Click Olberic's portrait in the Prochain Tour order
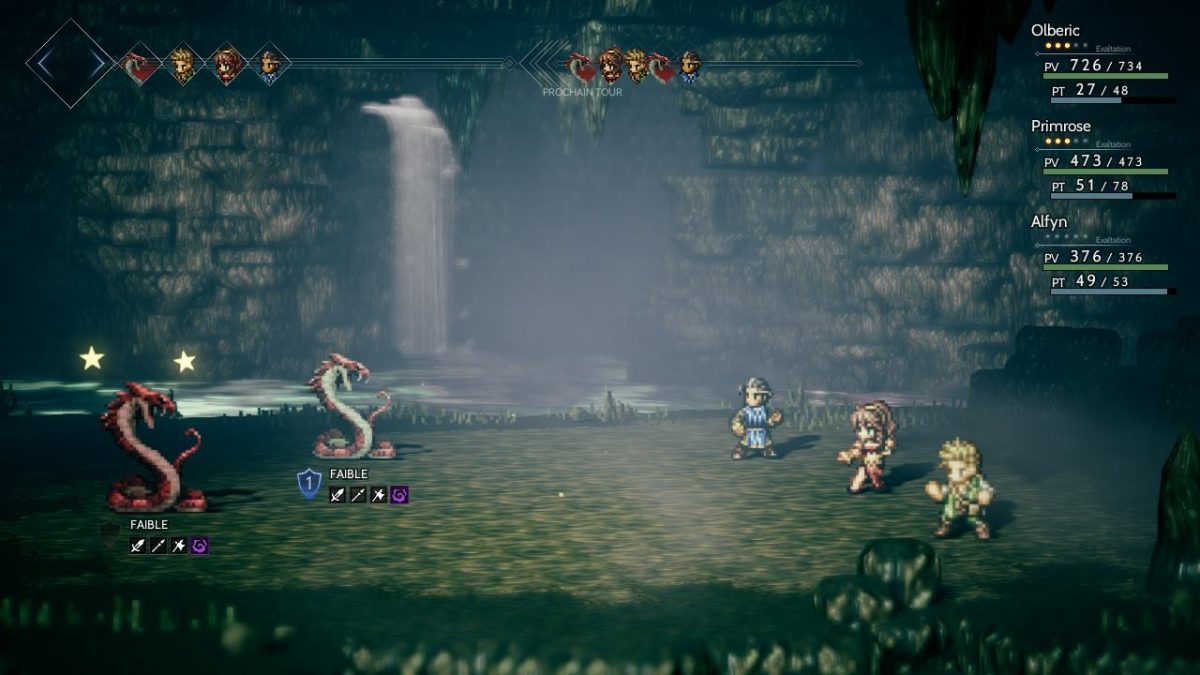1200x675 pixels. coord(689,66)
